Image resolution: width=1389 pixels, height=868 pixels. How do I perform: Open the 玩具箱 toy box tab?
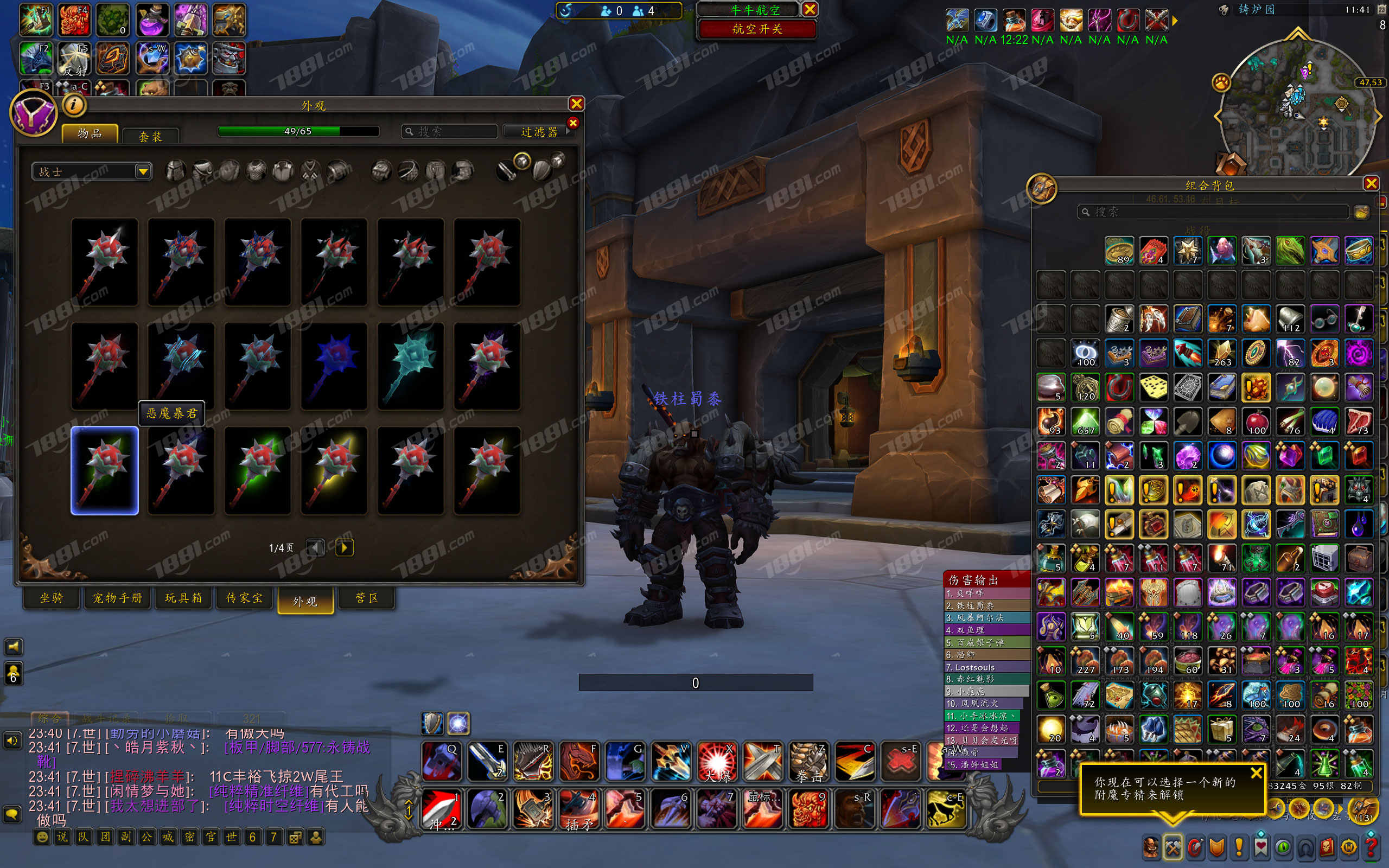(184, 598)
